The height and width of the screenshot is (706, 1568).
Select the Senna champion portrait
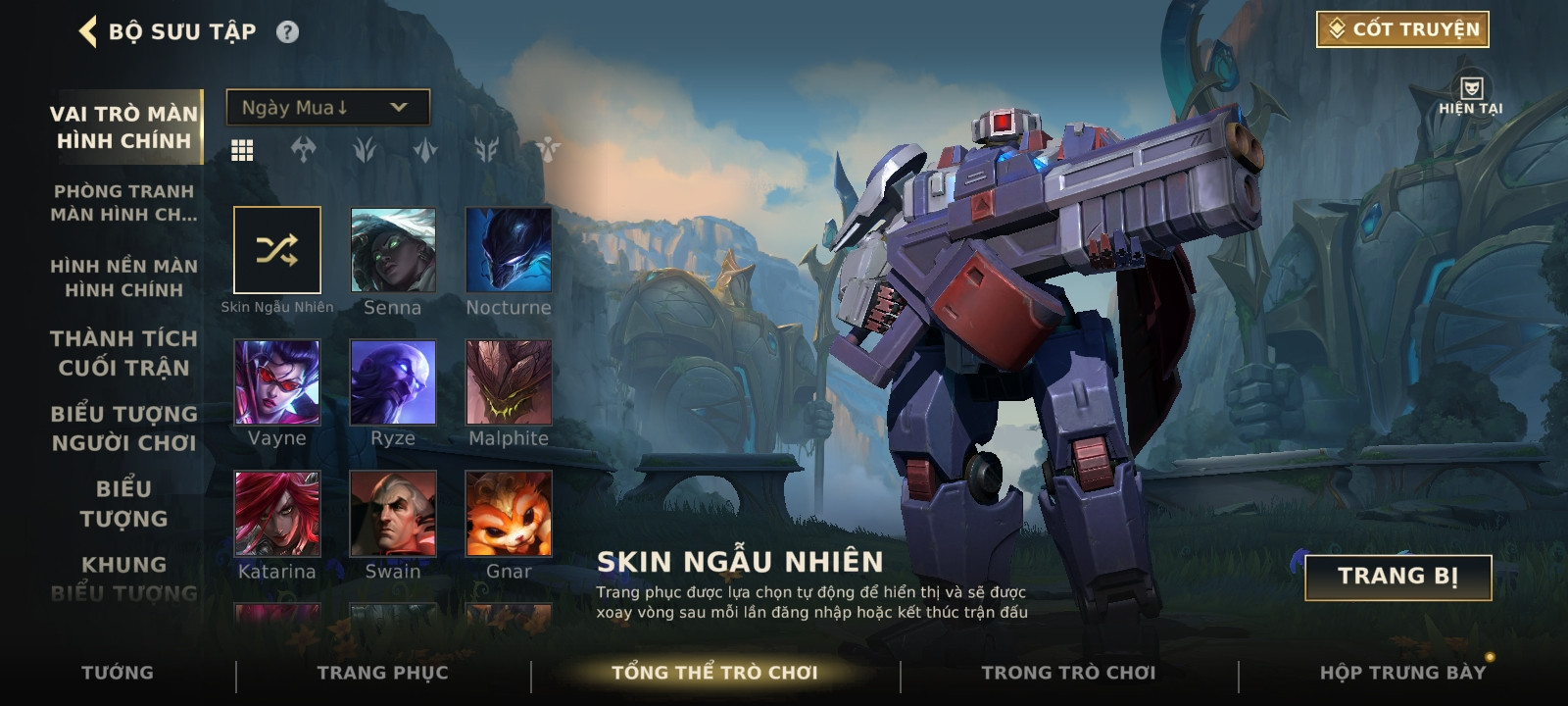[x=393, y=250]
